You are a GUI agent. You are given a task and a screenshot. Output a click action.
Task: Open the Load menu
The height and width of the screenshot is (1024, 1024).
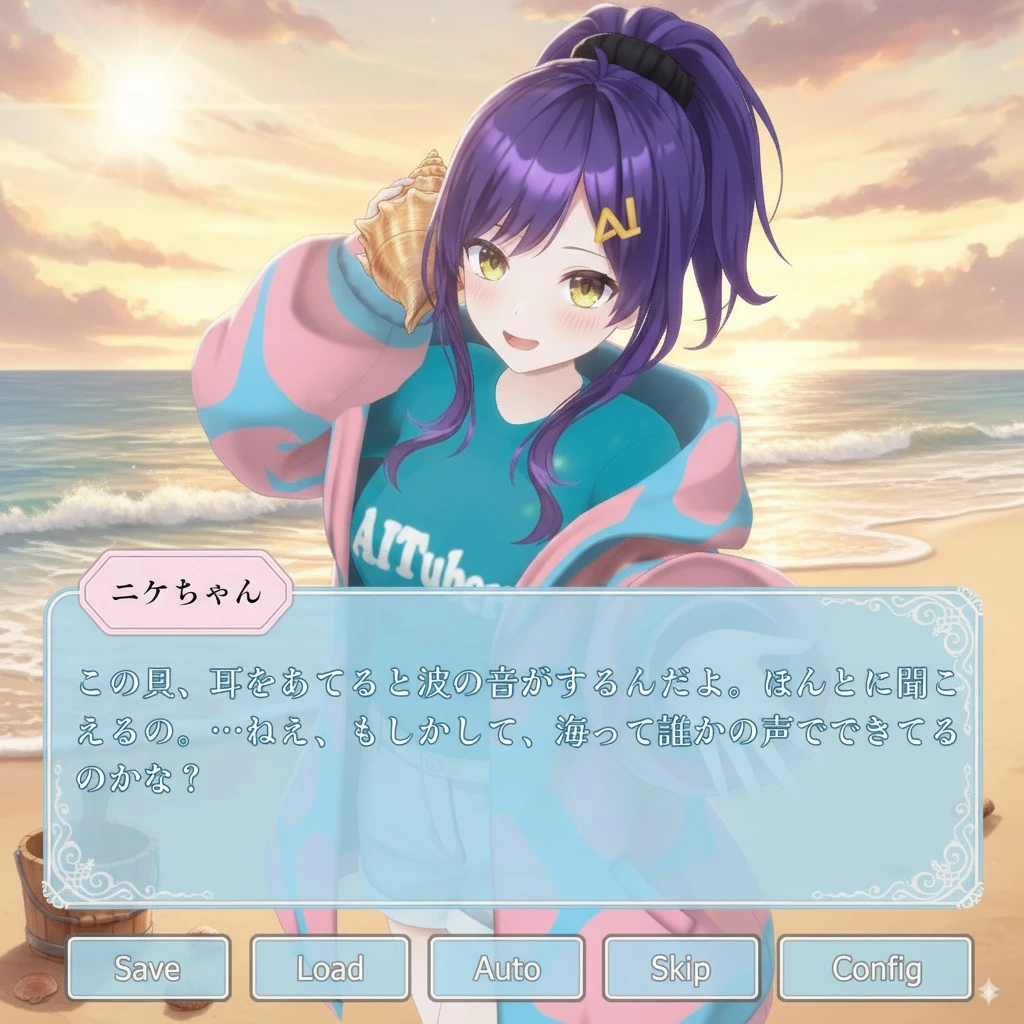[x=330, y=968]
